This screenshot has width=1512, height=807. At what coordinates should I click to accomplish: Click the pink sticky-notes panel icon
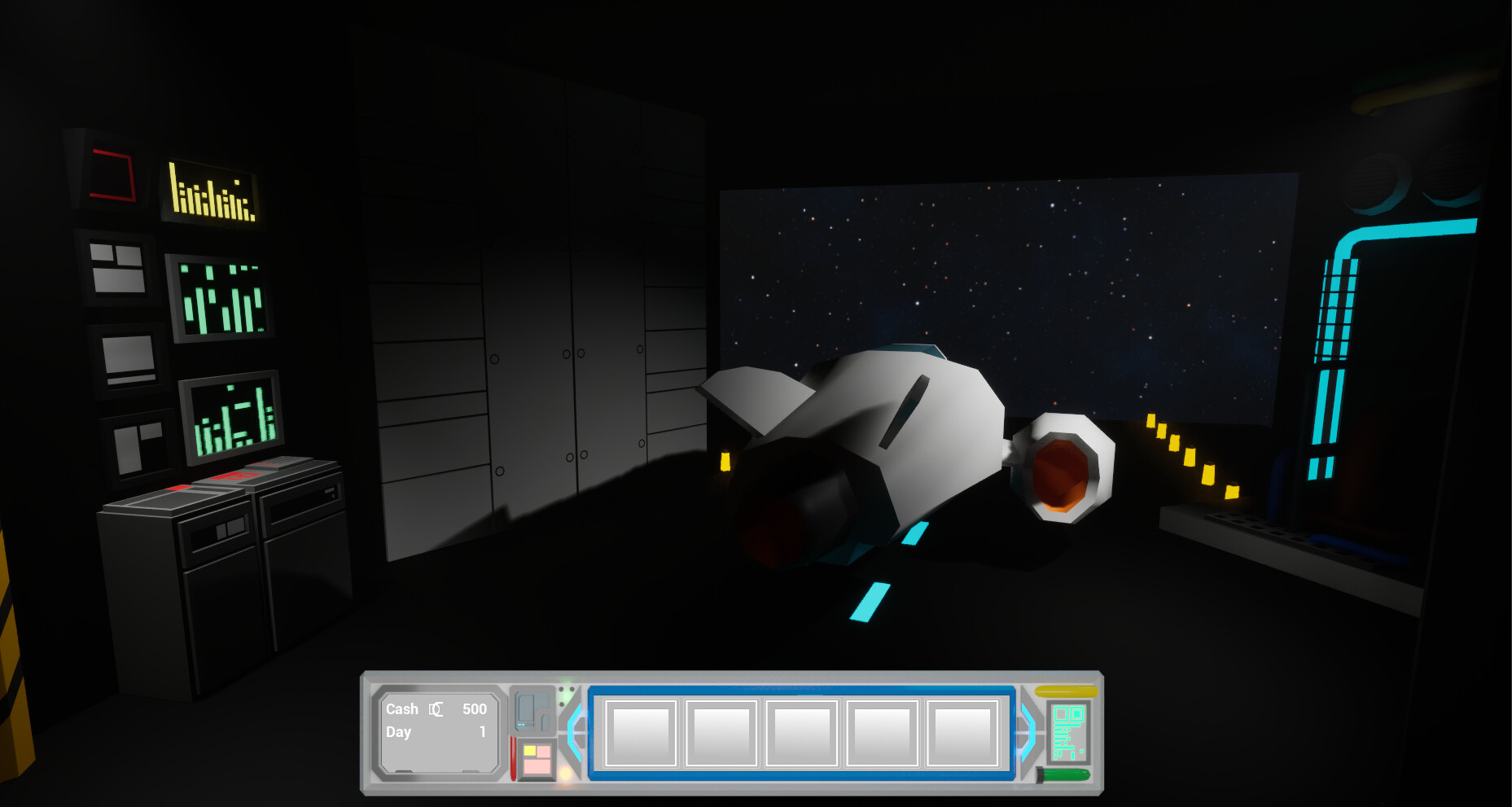537,758
